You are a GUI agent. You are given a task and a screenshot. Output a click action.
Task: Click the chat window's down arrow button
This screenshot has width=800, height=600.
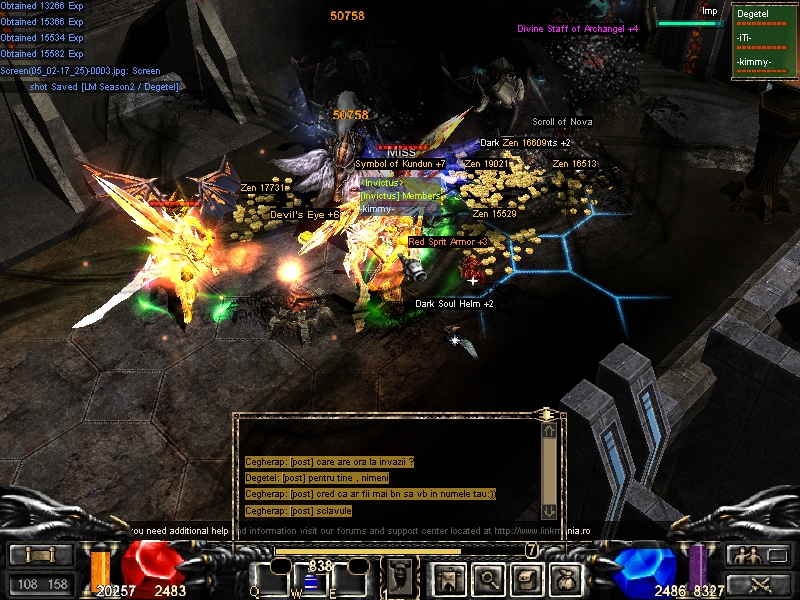[x=548, y=510]
